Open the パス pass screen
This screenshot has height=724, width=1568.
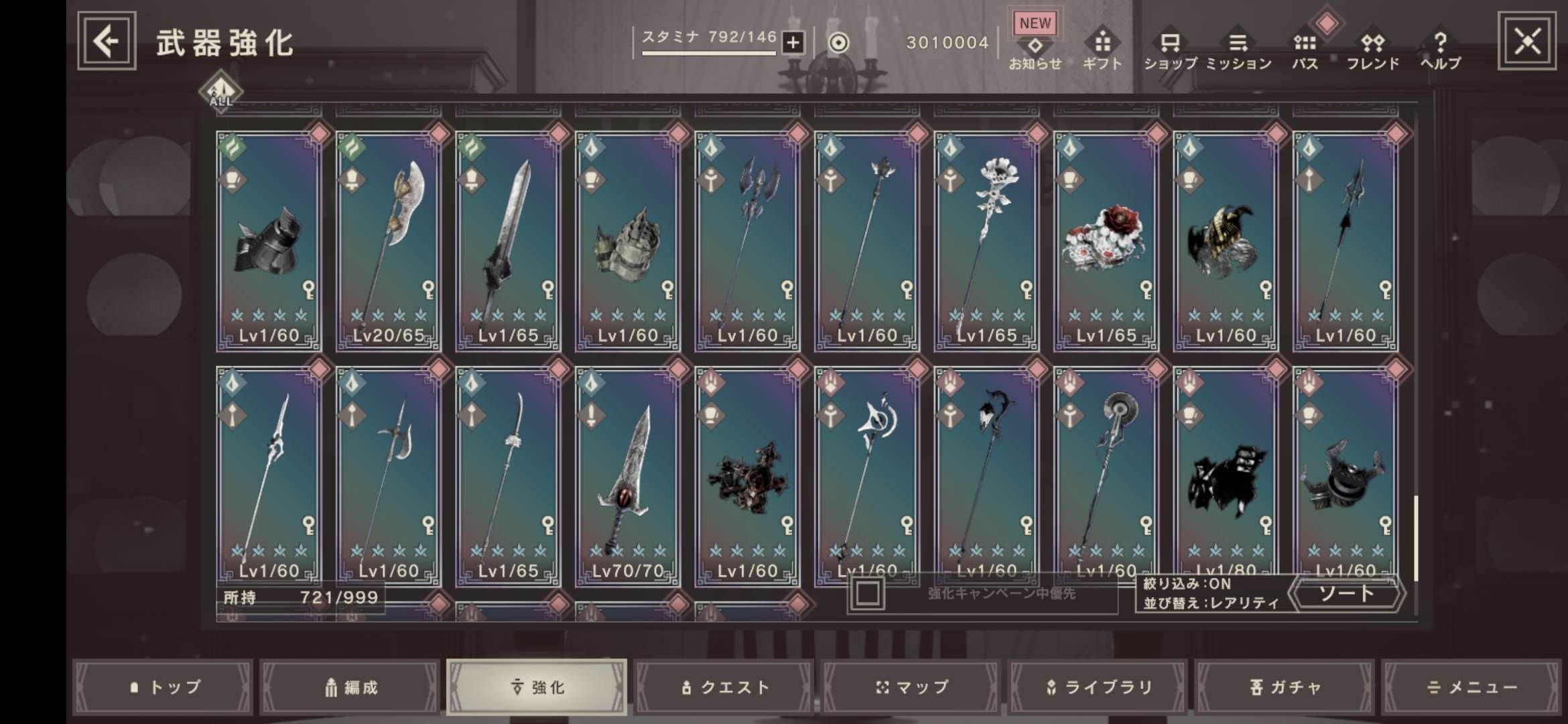(x=1305, y=50)
